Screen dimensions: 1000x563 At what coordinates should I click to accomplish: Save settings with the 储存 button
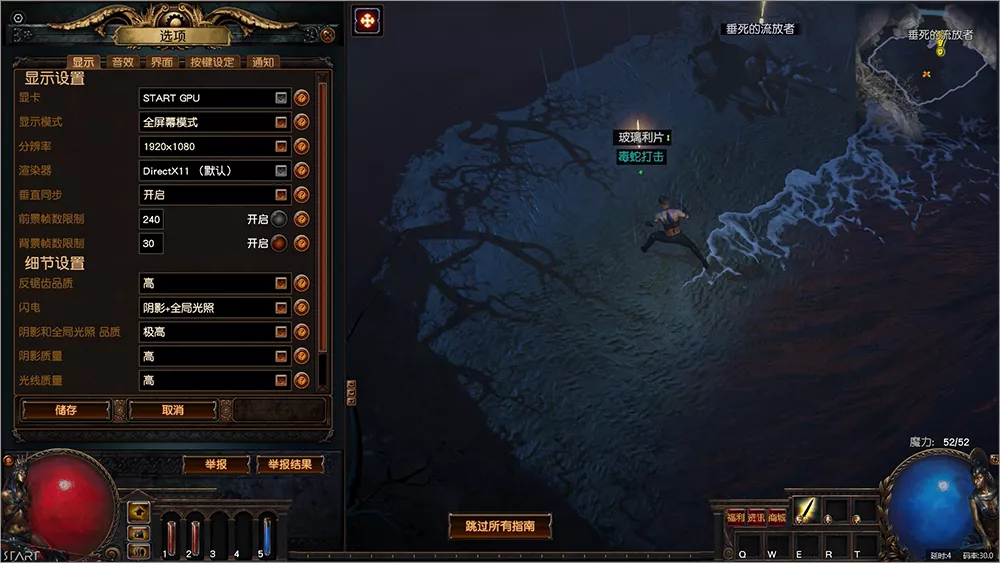(66, 410)
